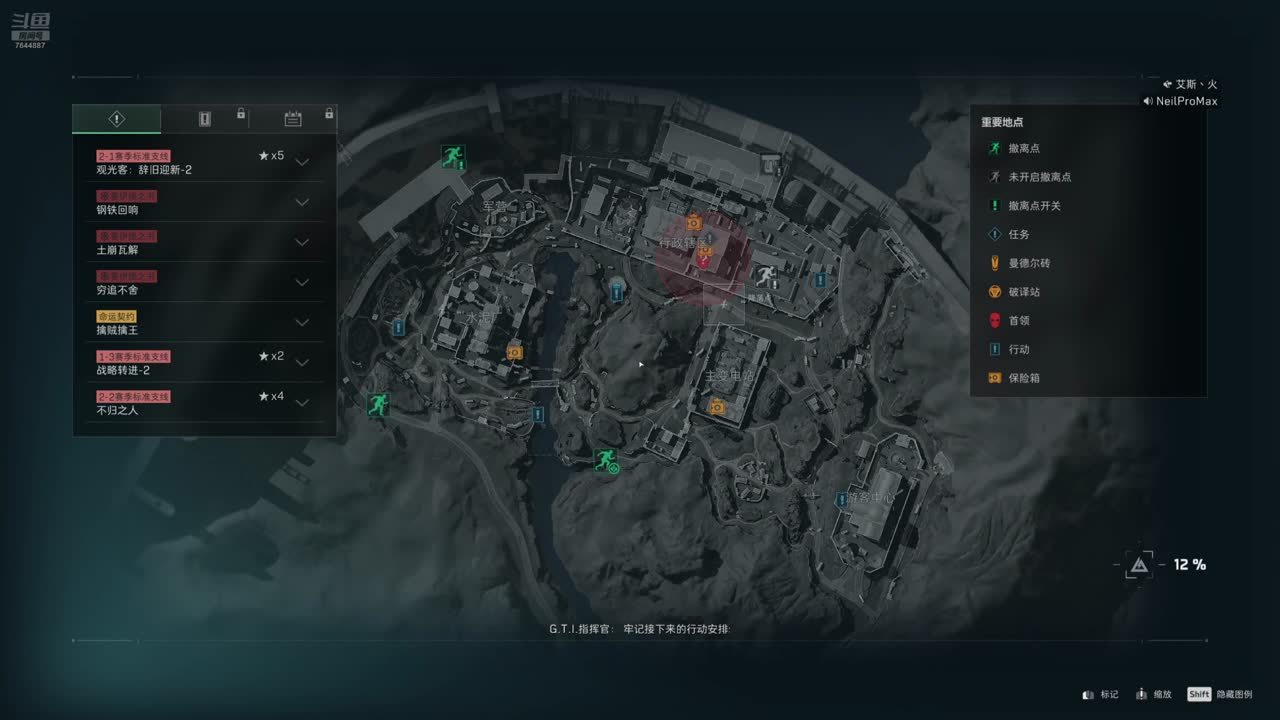Viewport: 1280px width, 720px height.
Task: Click the orange safe marker at 主变电站
Action: pyautogui.click(x=717, y=406)
